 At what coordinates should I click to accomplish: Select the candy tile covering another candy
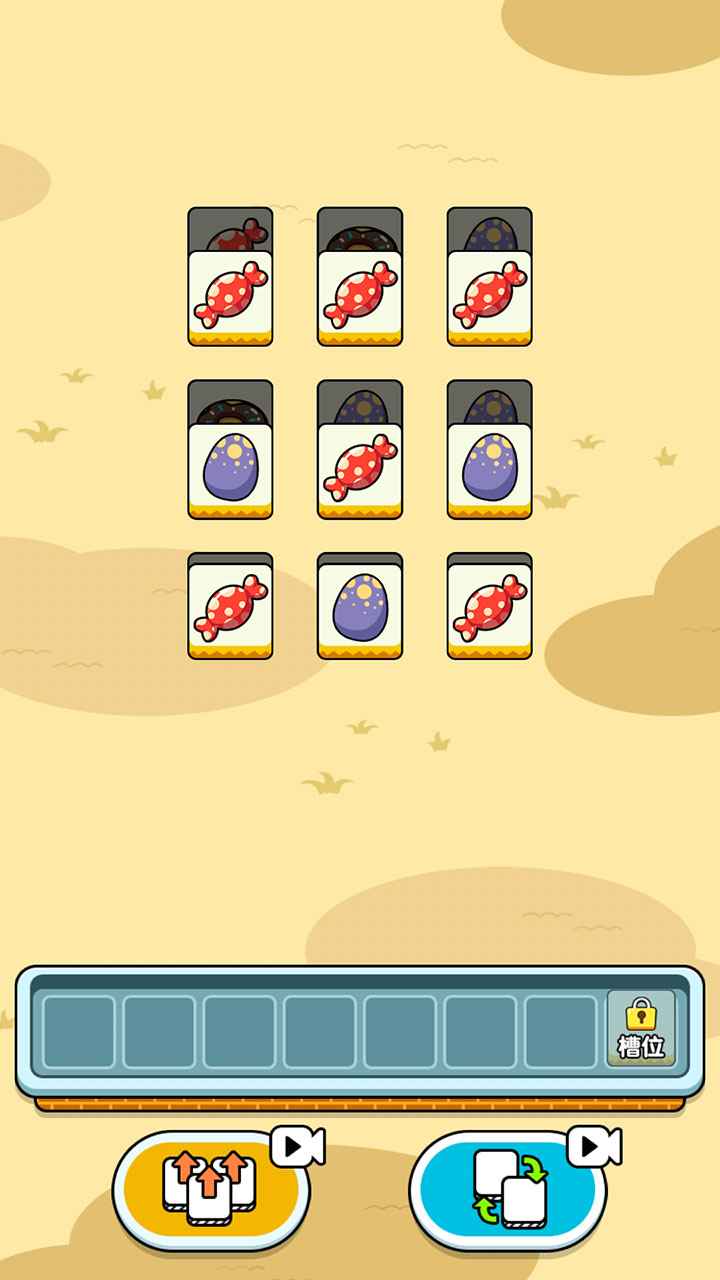230,296
